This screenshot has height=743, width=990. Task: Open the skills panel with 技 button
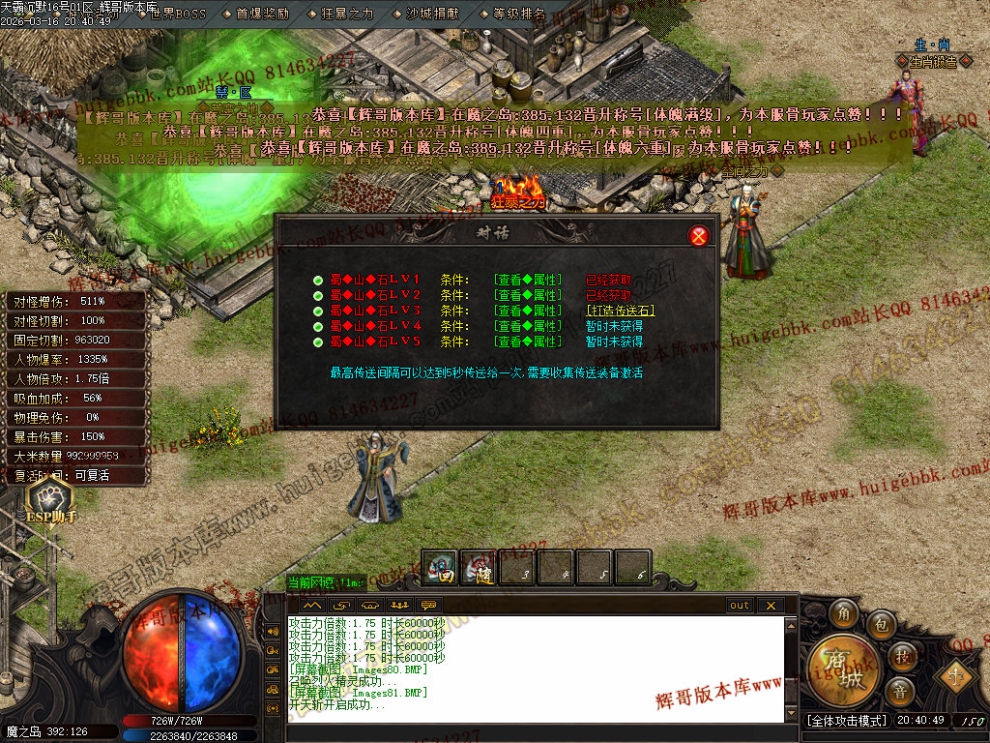[x=902, y=656]
